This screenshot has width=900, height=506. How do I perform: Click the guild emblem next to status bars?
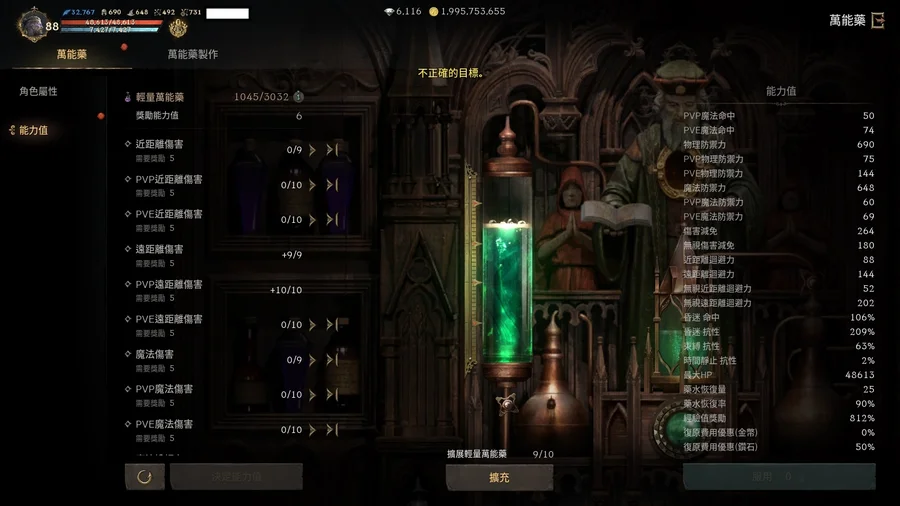click(178, 28)
